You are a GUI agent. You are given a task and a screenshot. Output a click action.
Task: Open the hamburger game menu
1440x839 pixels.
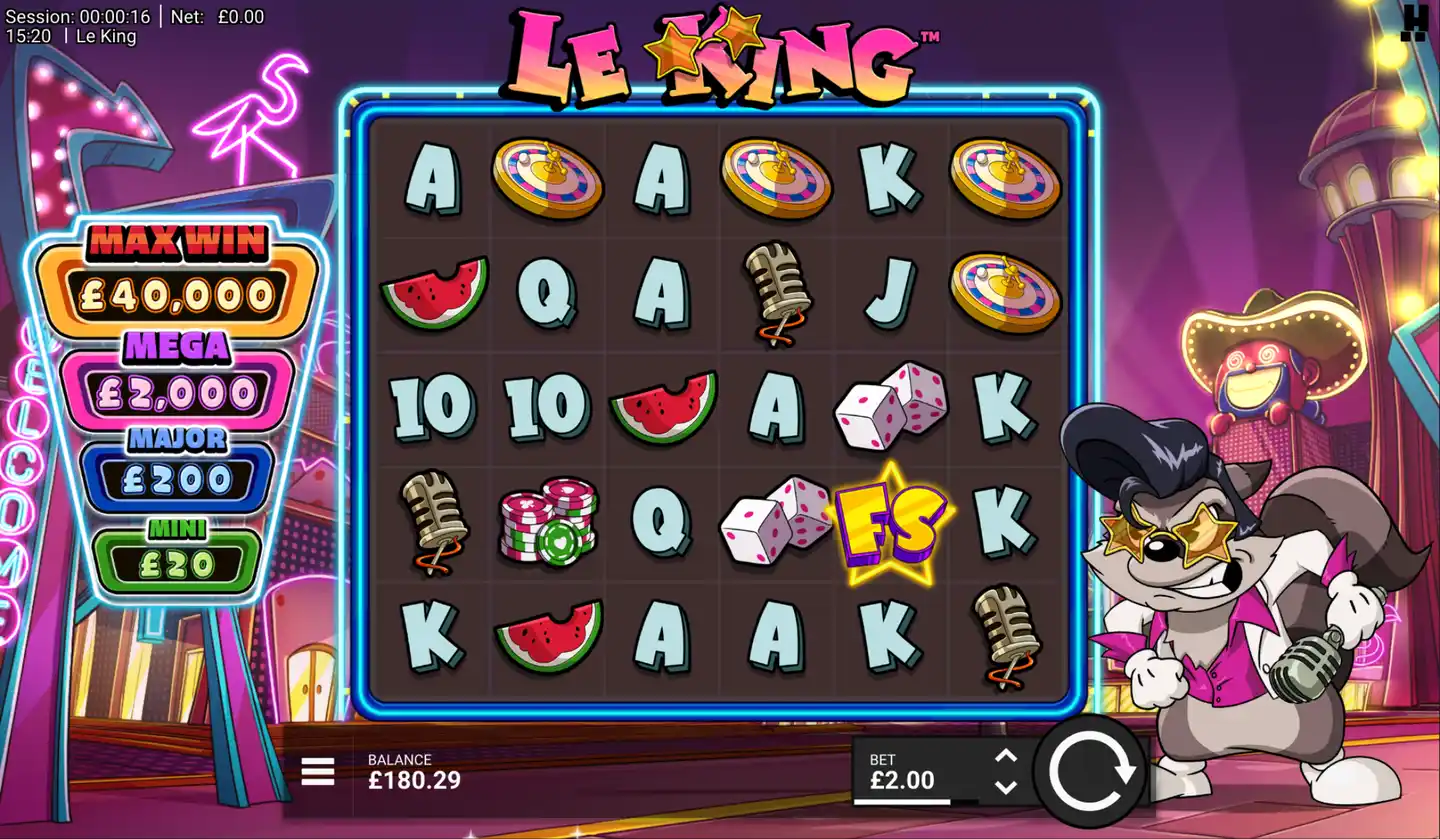316,772
